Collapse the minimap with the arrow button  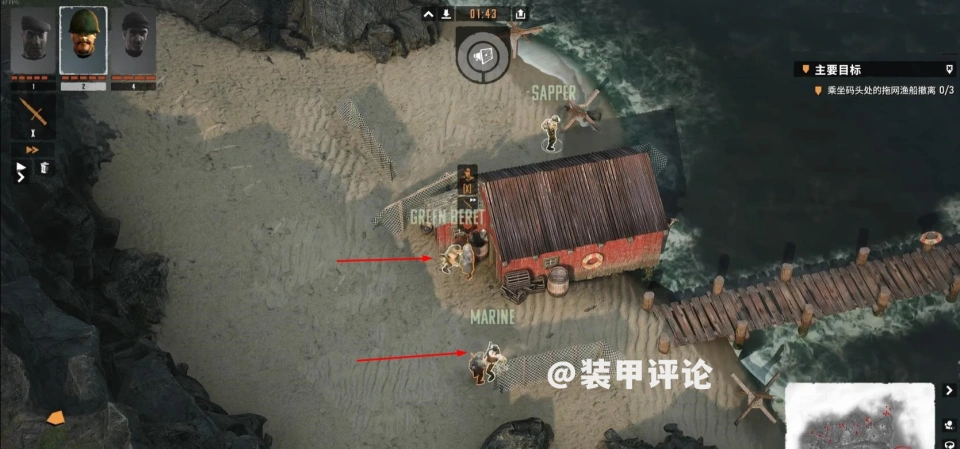tap(948, 390)
